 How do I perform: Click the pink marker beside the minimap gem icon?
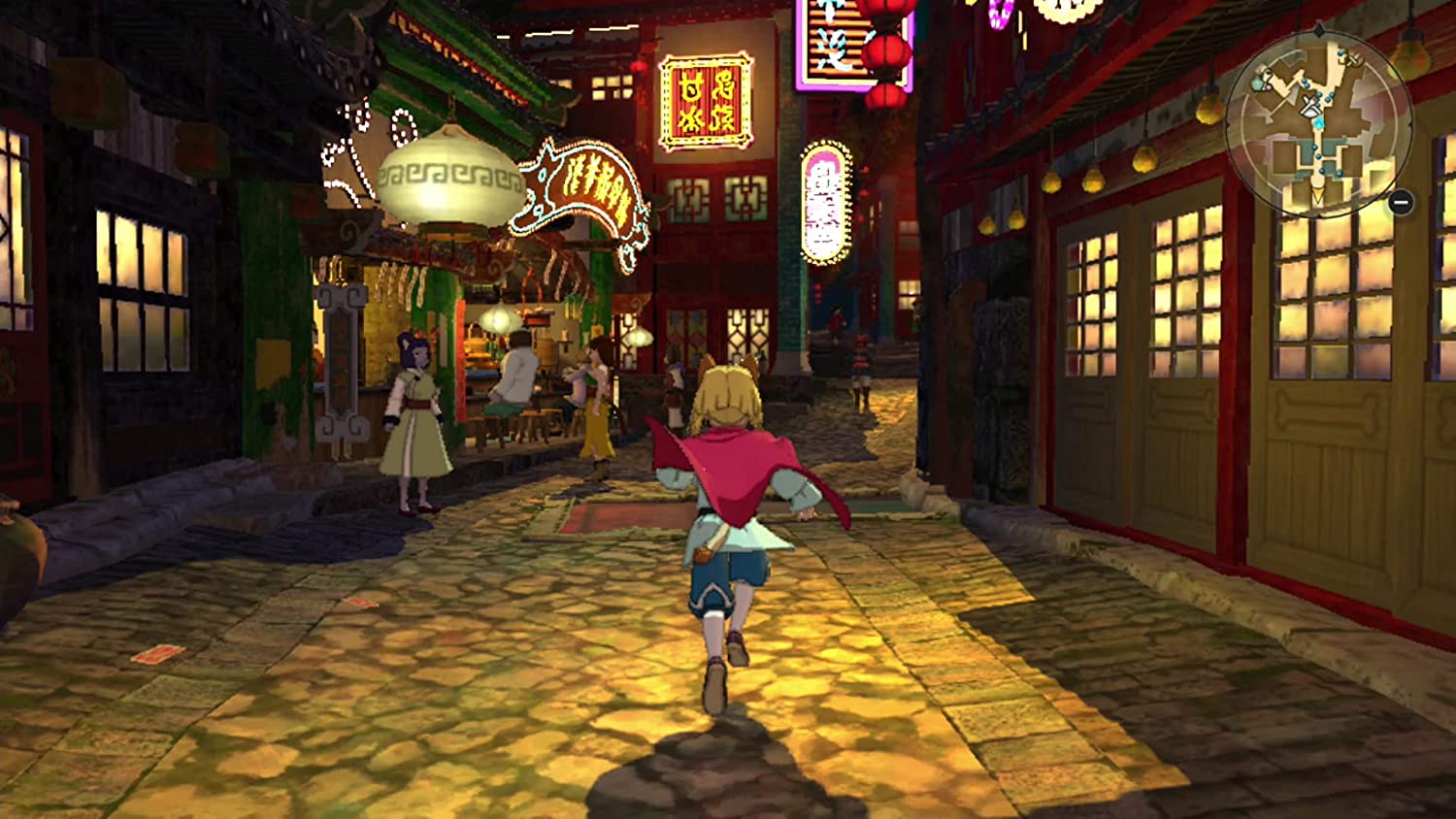[x=1269, y=87]
